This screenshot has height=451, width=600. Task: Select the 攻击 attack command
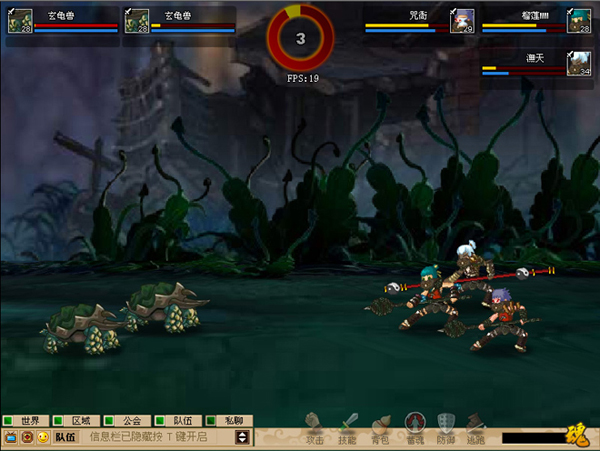click(x=315, y=427)
